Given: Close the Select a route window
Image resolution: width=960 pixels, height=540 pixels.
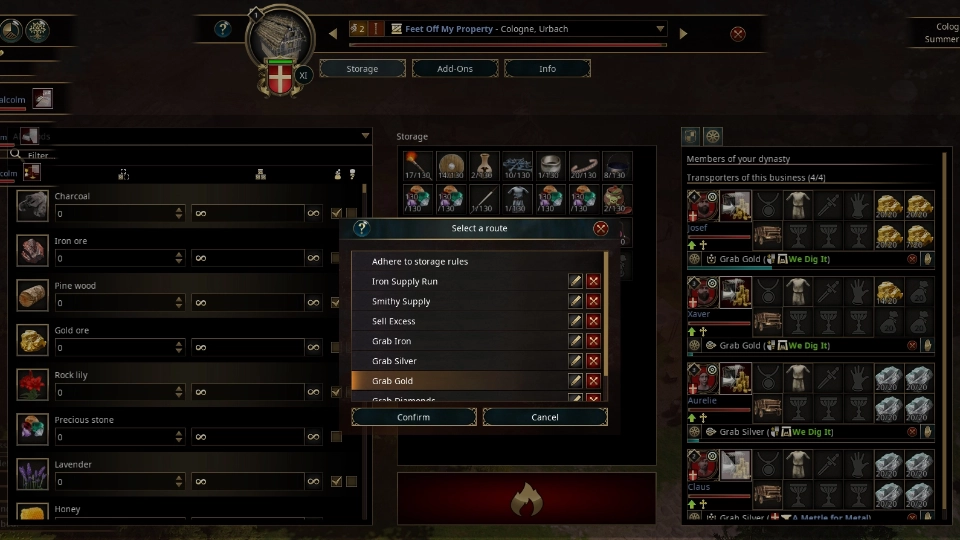Looking at the screenshot, I should tap(601, 228).
